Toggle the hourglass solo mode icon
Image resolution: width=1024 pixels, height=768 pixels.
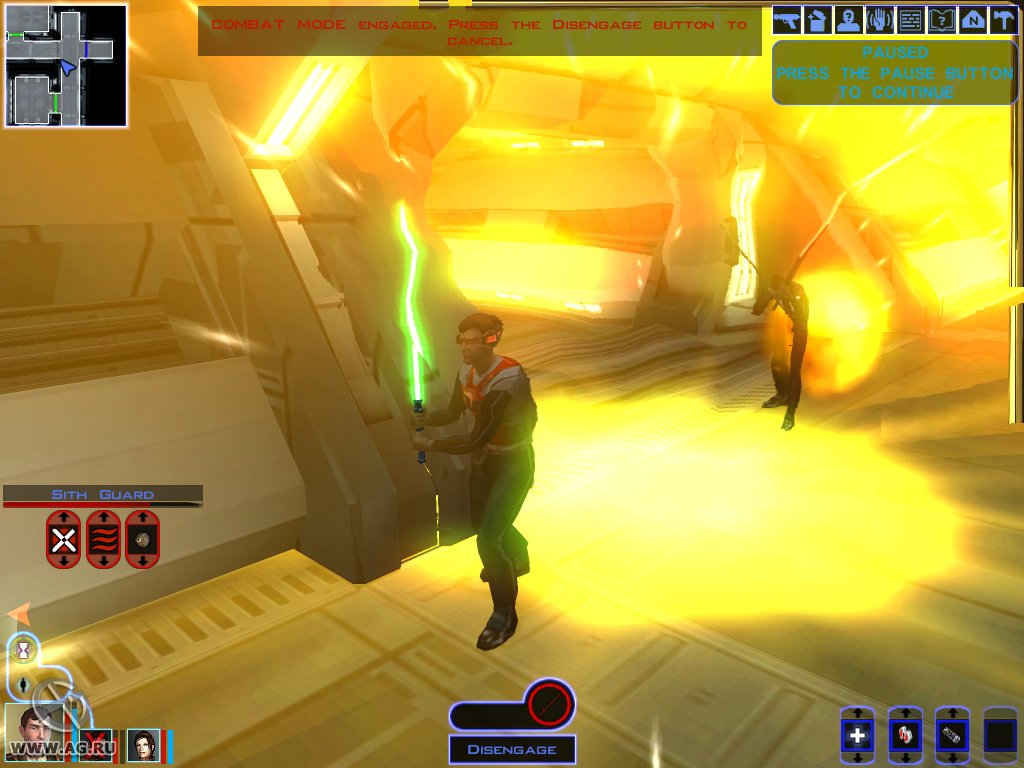(24, 651)
